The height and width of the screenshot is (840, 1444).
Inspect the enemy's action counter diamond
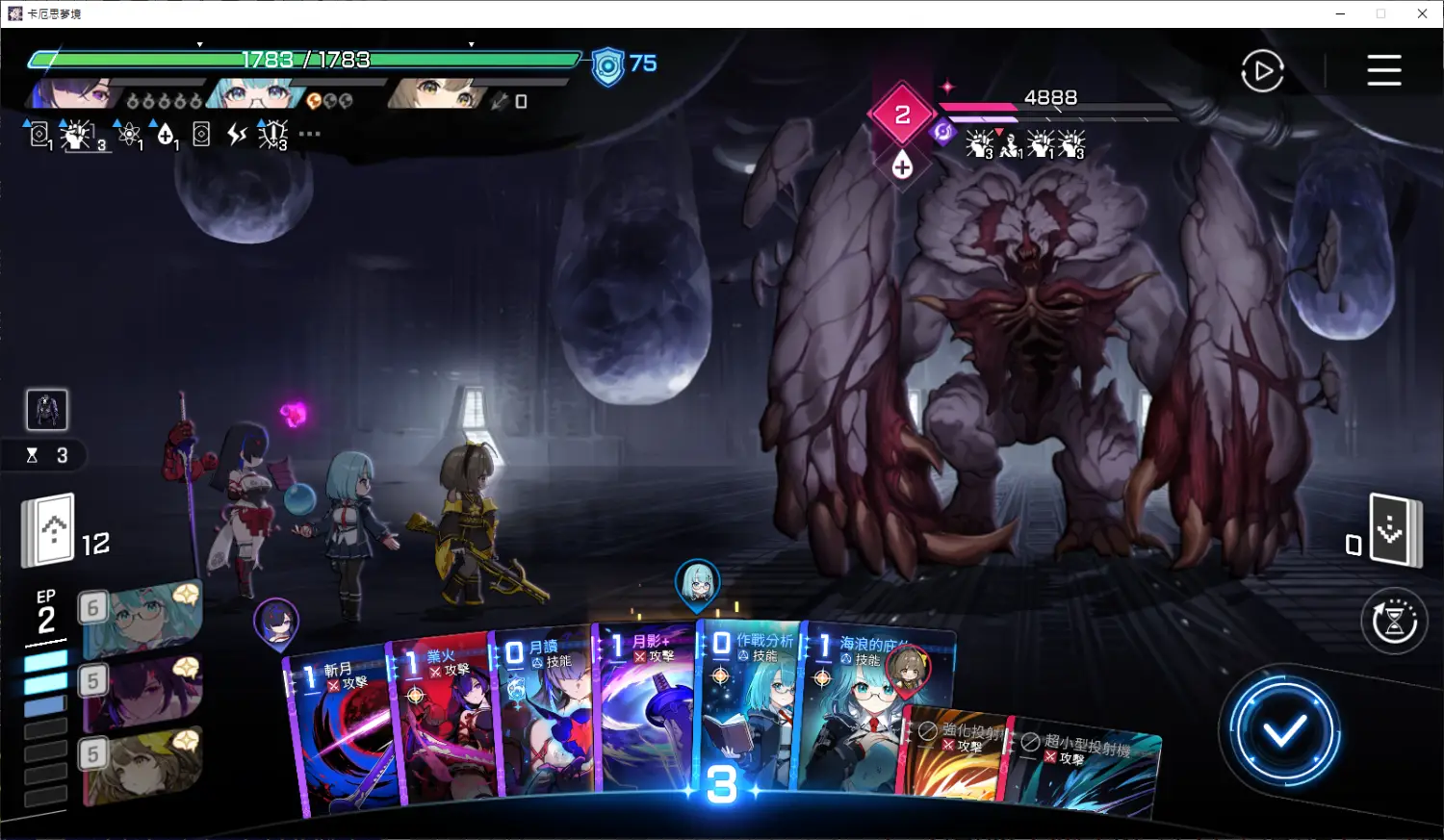coord(902,115)
